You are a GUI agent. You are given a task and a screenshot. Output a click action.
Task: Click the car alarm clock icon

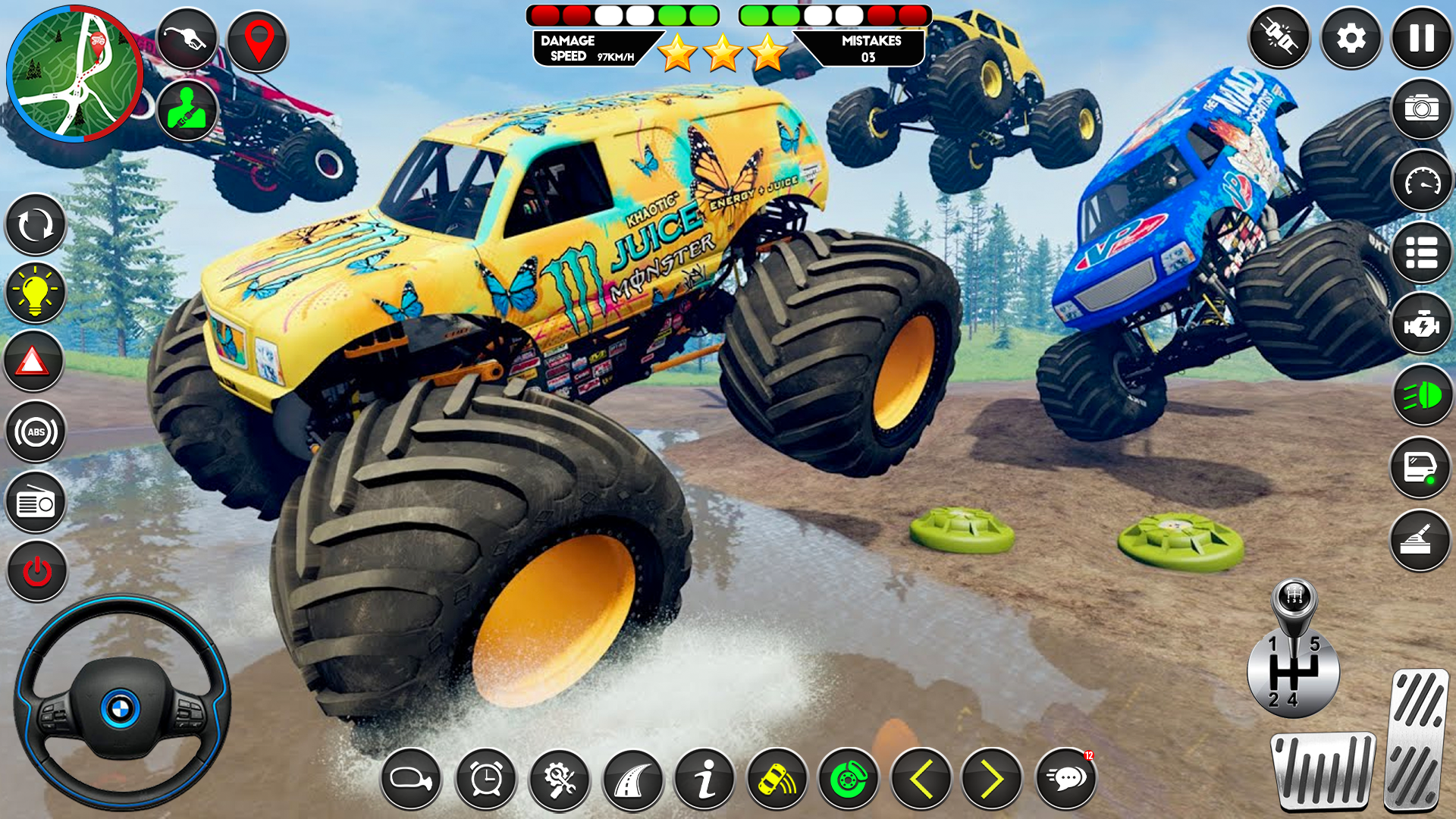(485, 780)
